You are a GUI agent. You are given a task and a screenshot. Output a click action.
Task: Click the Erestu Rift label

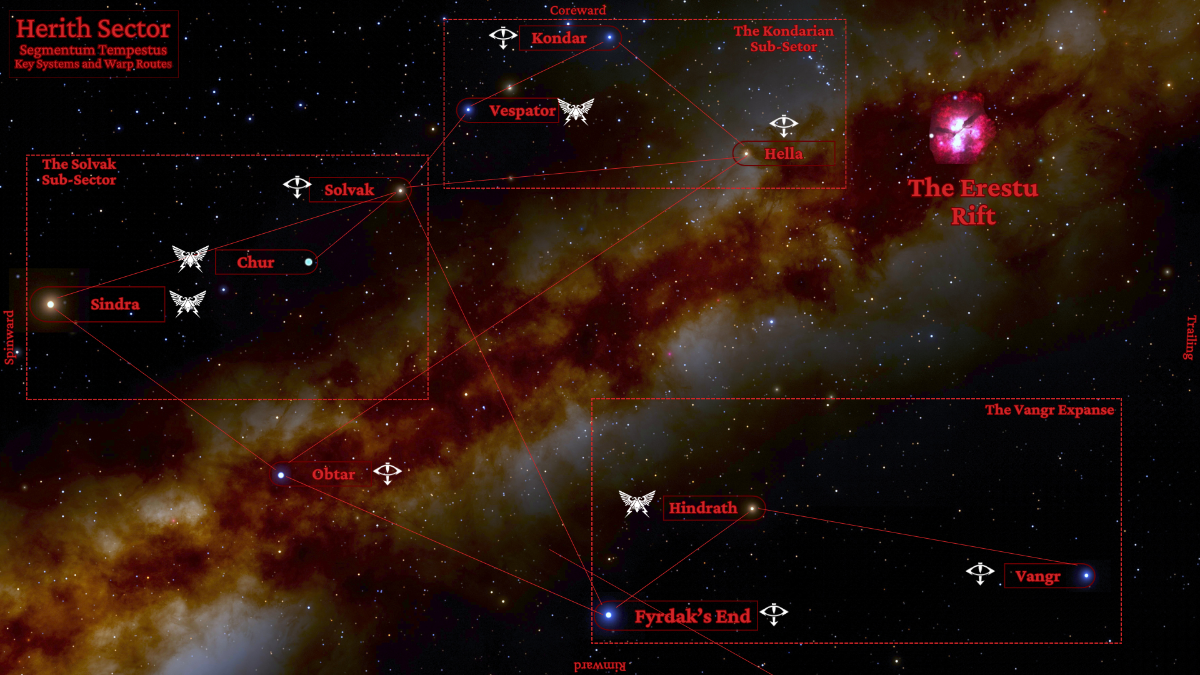[973, 201]
